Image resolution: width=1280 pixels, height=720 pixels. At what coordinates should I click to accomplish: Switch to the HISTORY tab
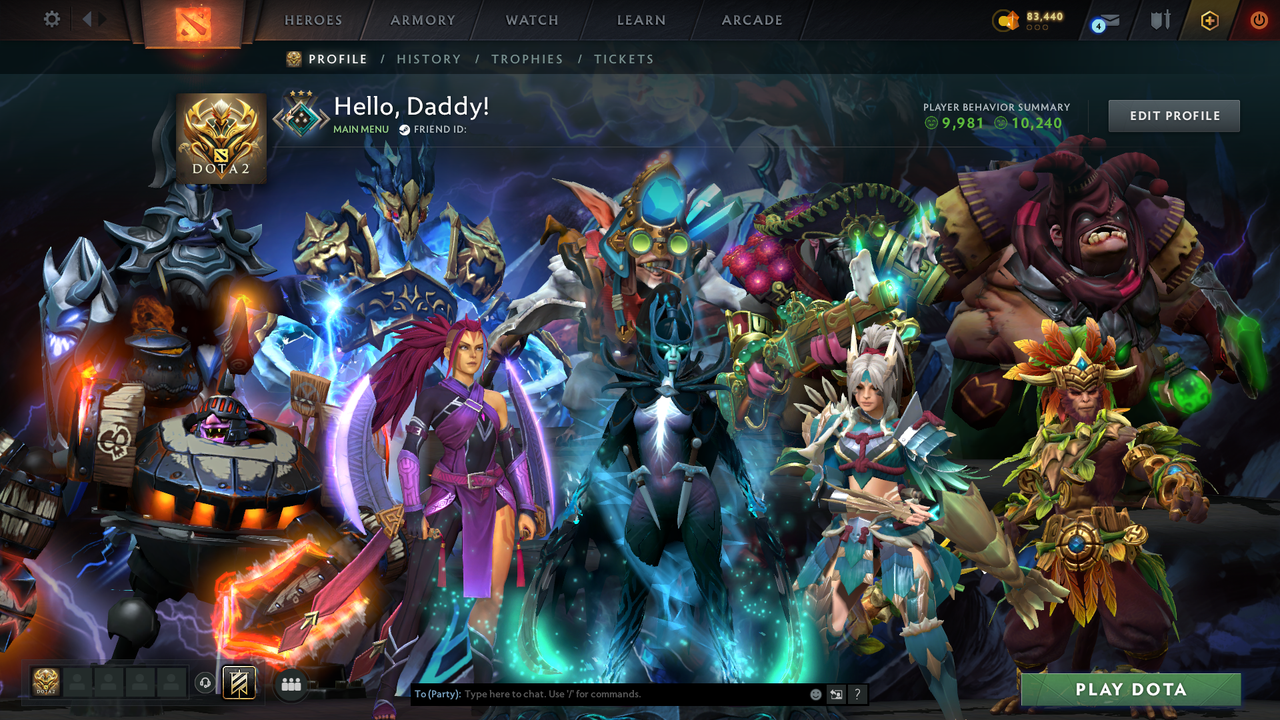coord(428,59)
